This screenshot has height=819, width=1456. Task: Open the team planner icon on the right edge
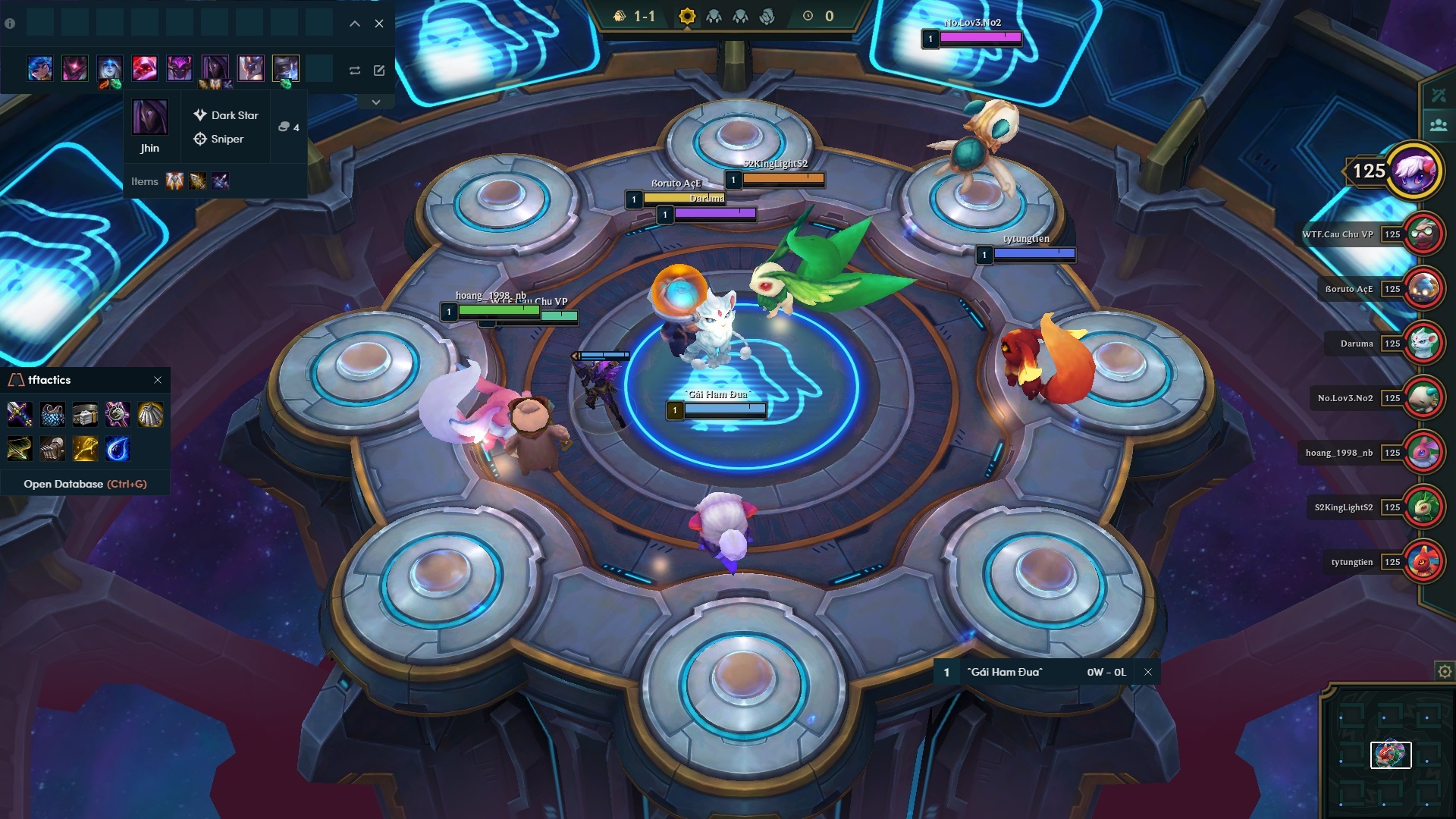(1438, 124)
